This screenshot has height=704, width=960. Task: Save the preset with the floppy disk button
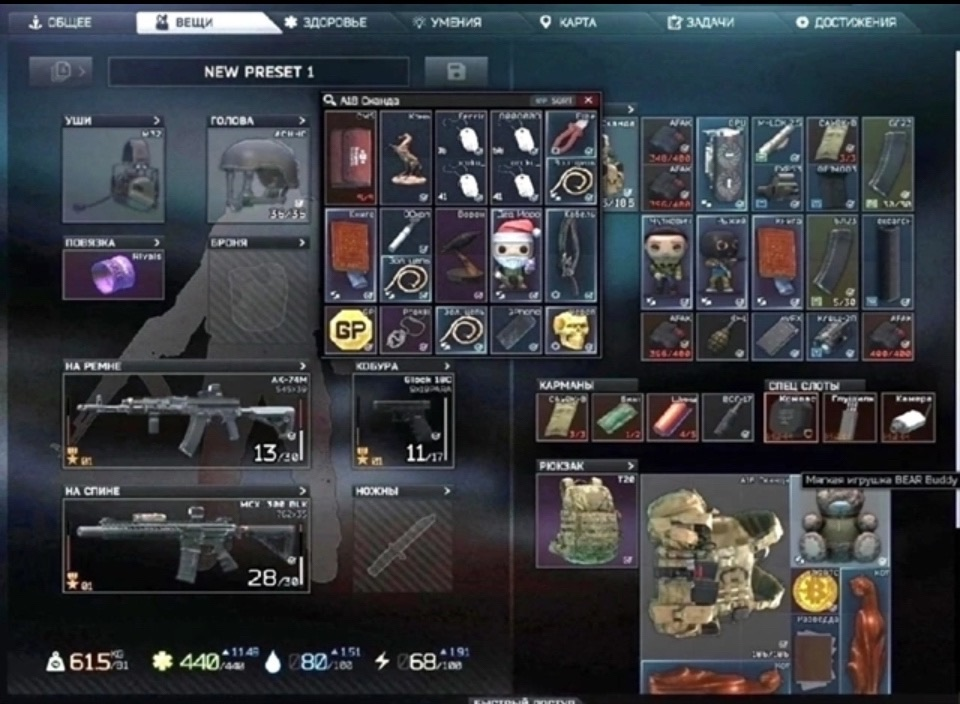tap(456, 71)
